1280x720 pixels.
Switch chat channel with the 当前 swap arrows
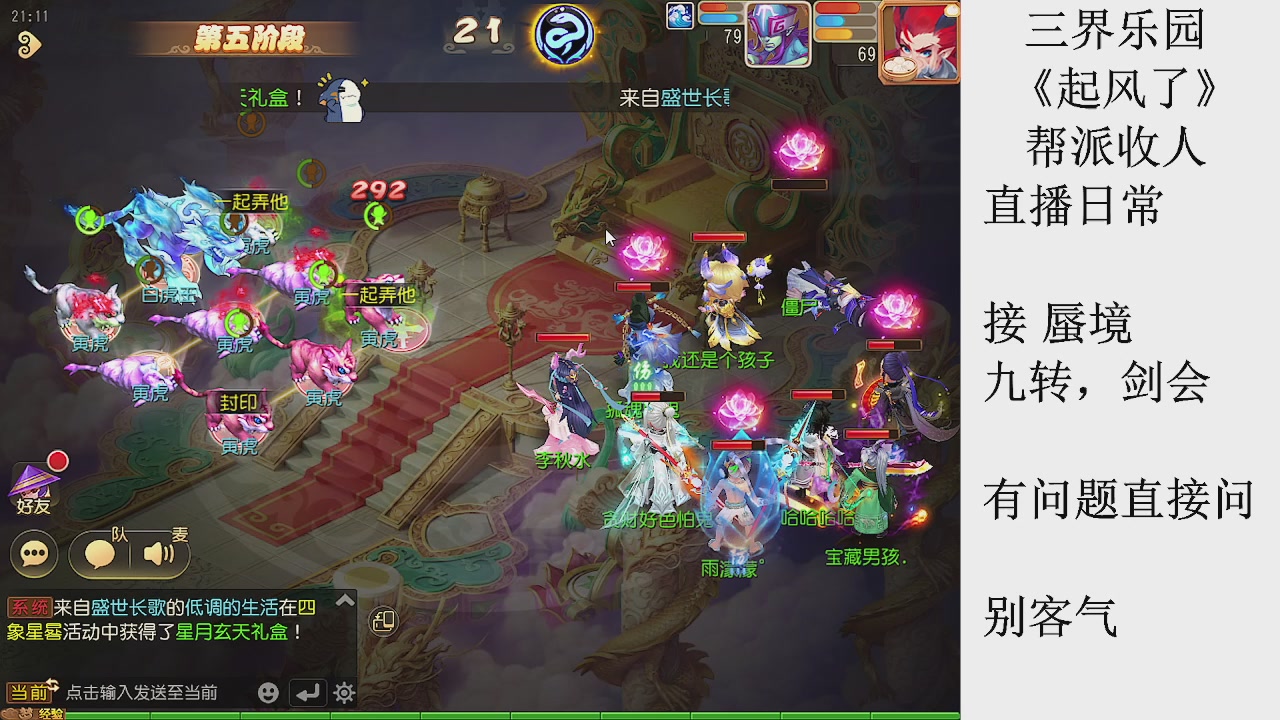point(53,683)
